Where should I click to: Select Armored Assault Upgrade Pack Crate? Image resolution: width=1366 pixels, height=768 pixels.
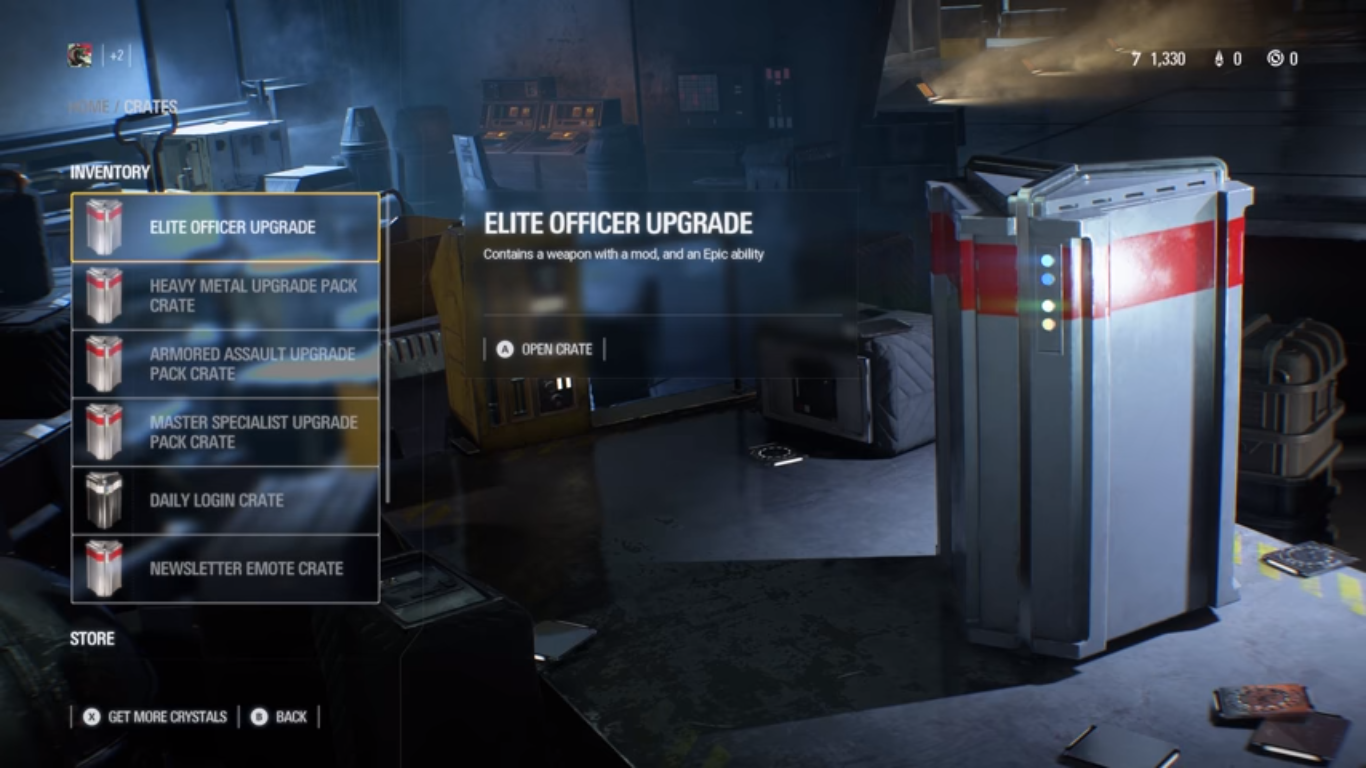click(x=225, y=363)
